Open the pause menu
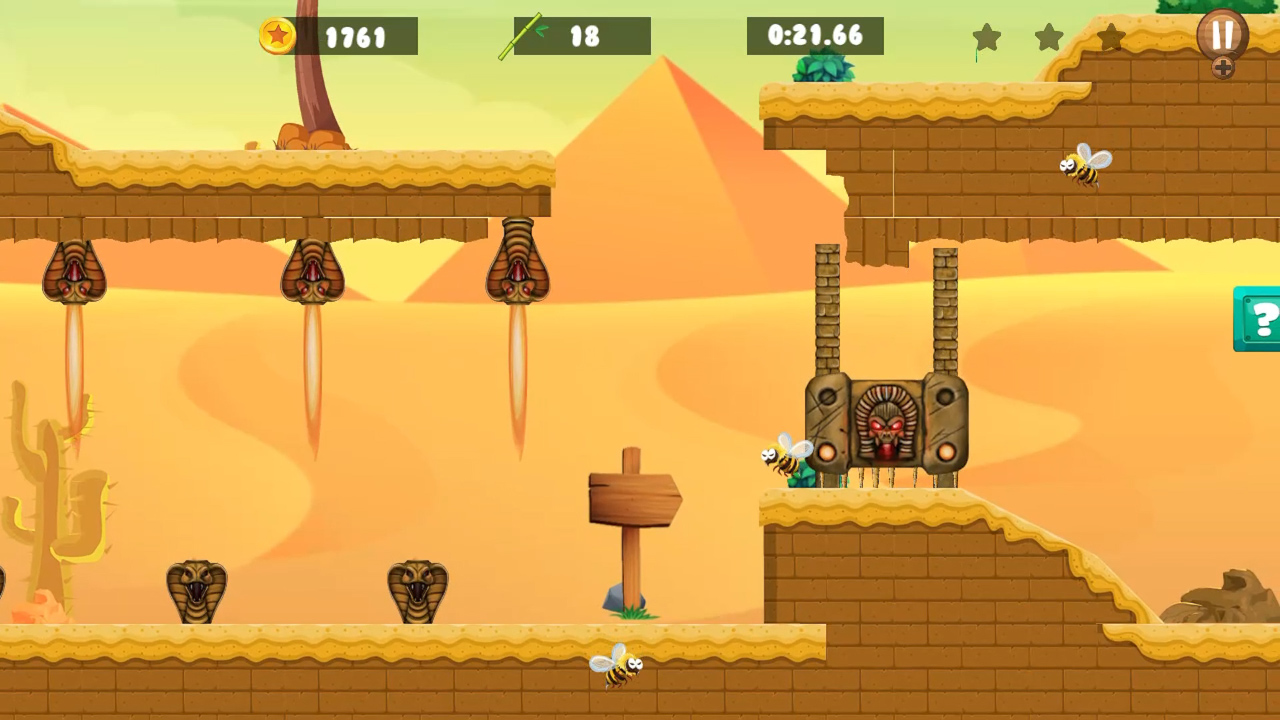The width and height of the screenshot is (1280, 720). [x=1223, y=33]
